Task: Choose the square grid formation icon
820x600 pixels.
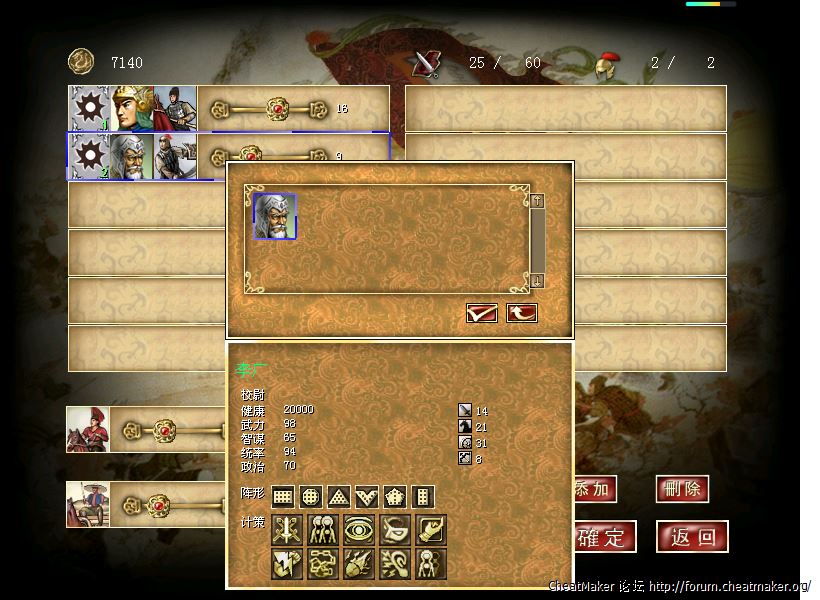Action: click(283, 497)
